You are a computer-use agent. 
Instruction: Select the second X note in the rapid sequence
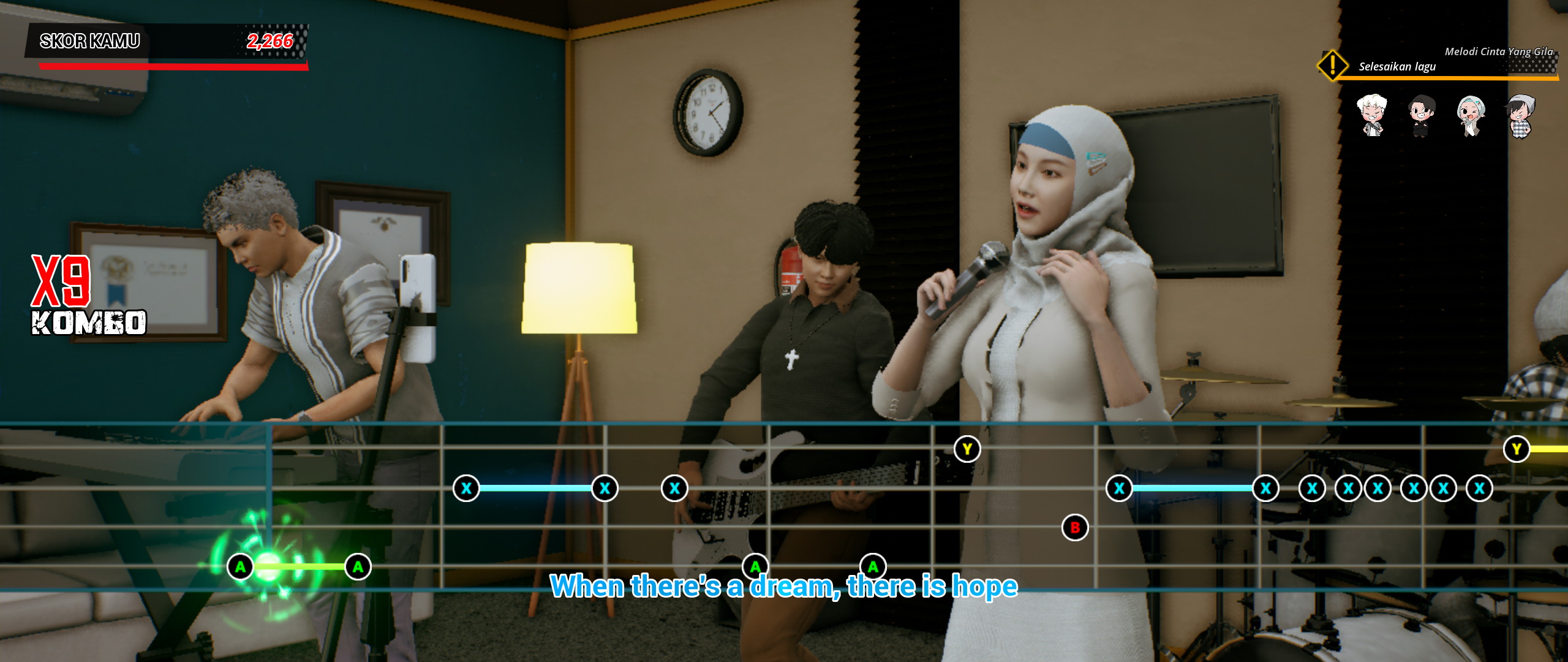pyautogui.click(x=1349, y=489)
